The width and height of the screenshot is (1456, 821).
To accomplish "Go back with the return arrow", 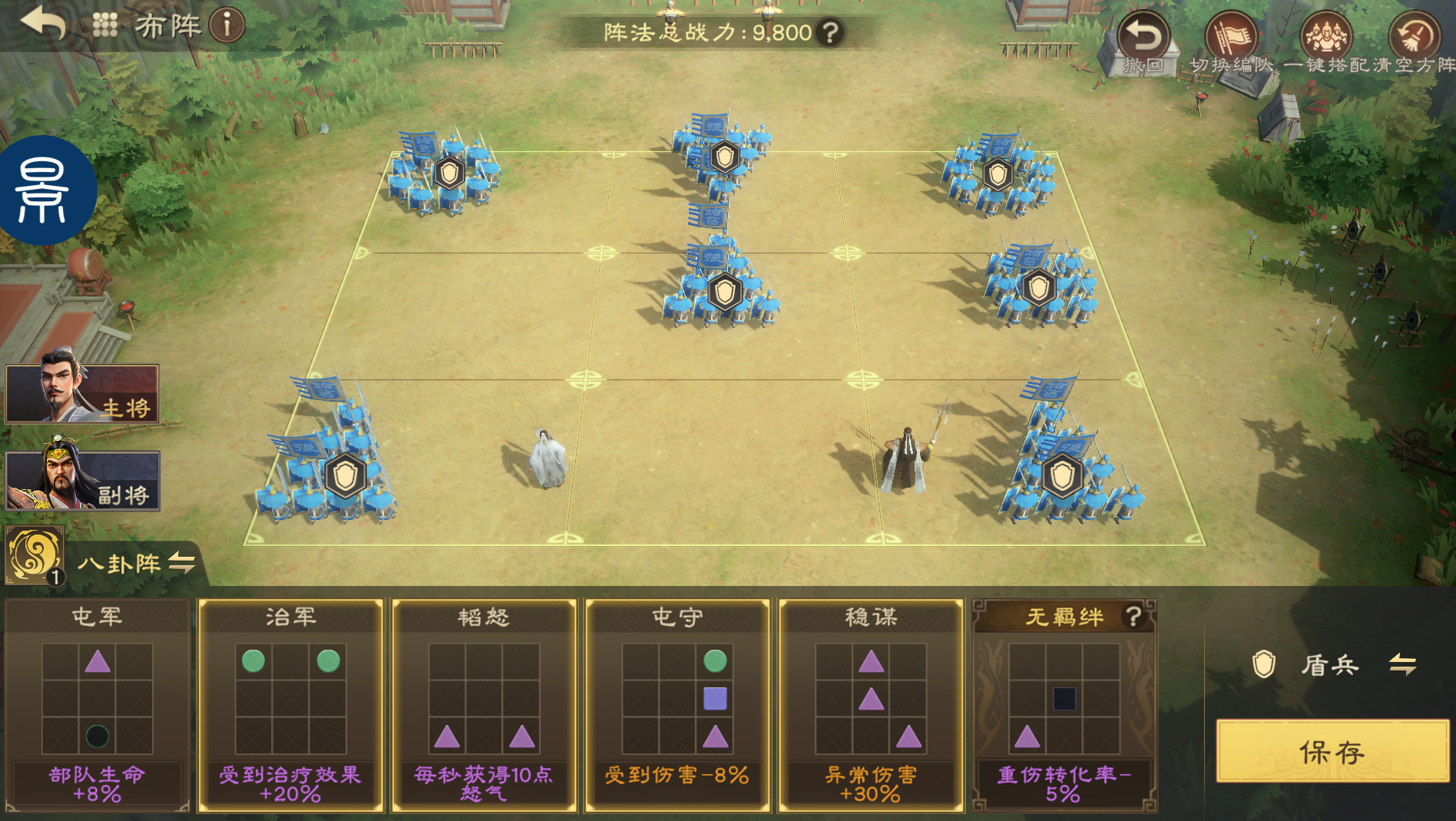I will (x=43, y=24).
